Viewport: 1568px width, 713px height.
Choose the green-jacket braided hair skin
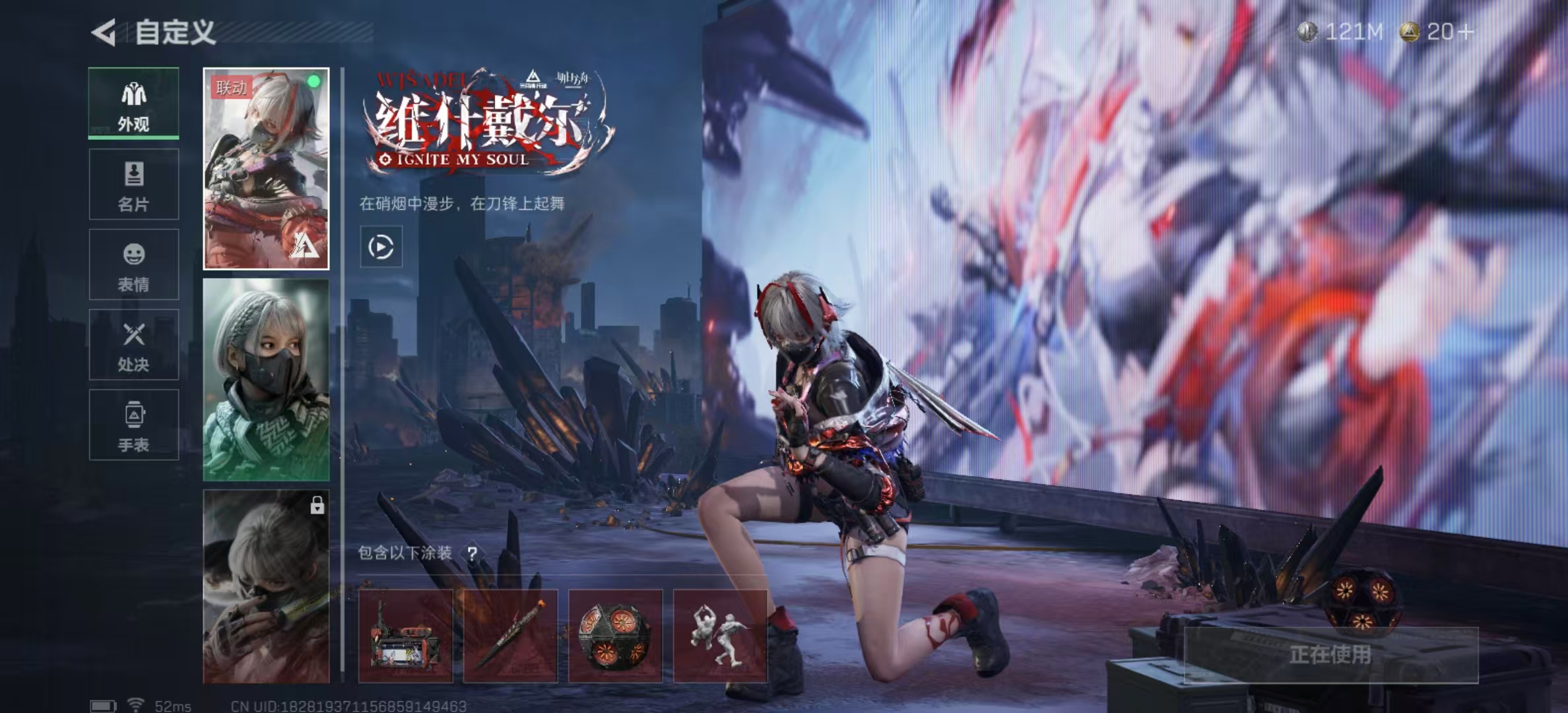(266, 380)
